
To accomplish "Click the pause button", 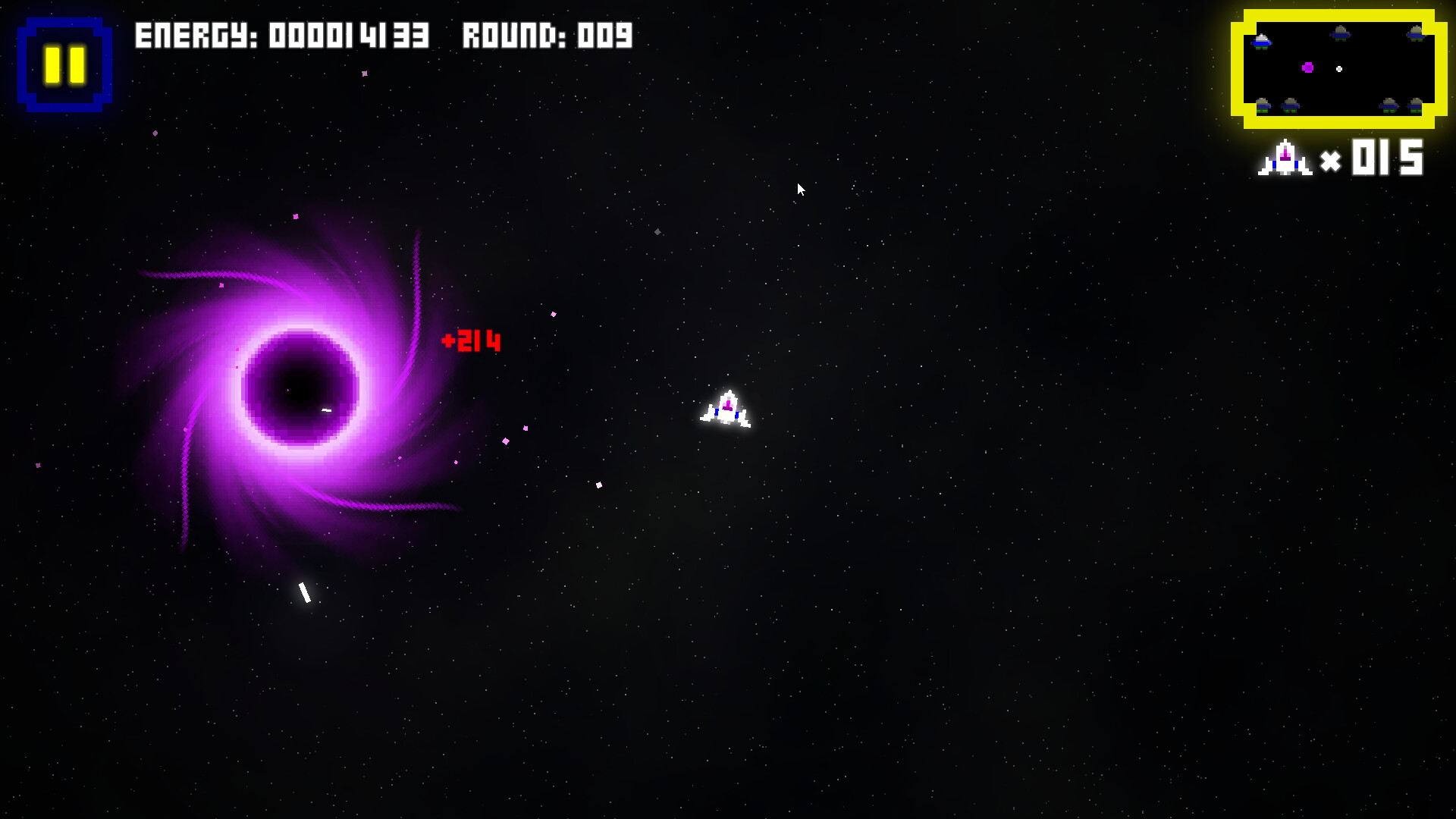I will (x=64, y=64).
